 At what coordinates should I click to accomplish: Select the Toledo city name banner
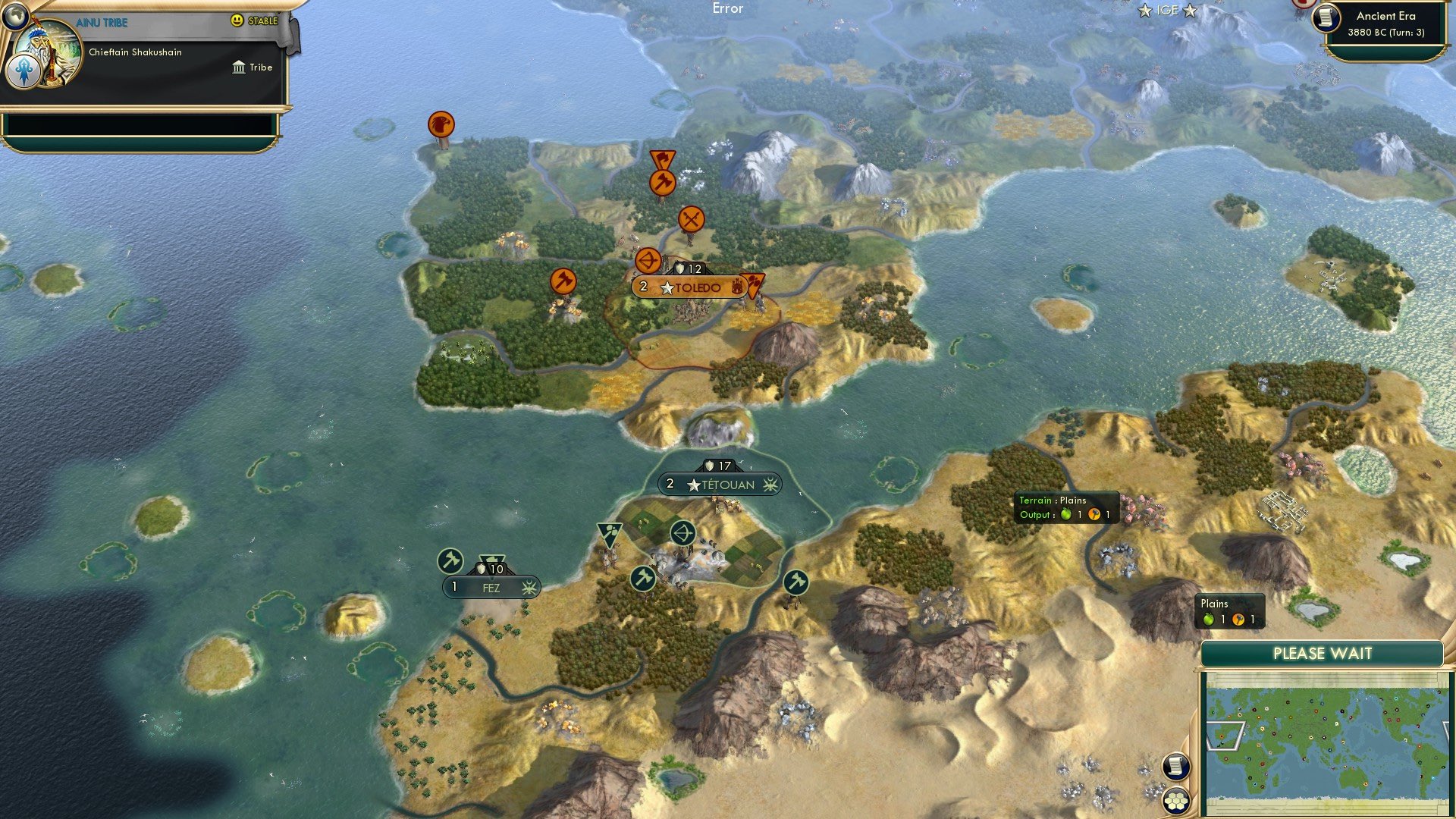click(x=698, y=287)
